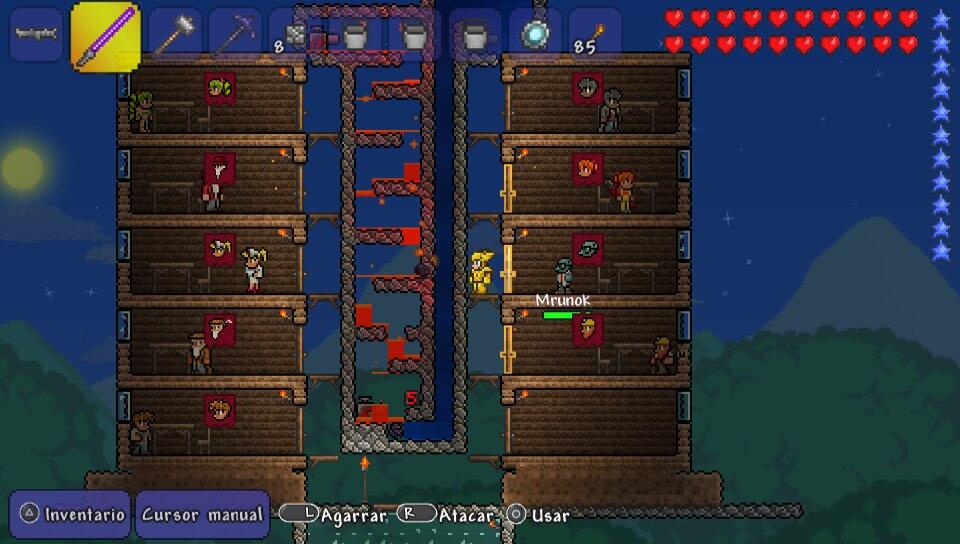
Task: Choose the hammer in the hotbar
Action: (x=175, y=36)
